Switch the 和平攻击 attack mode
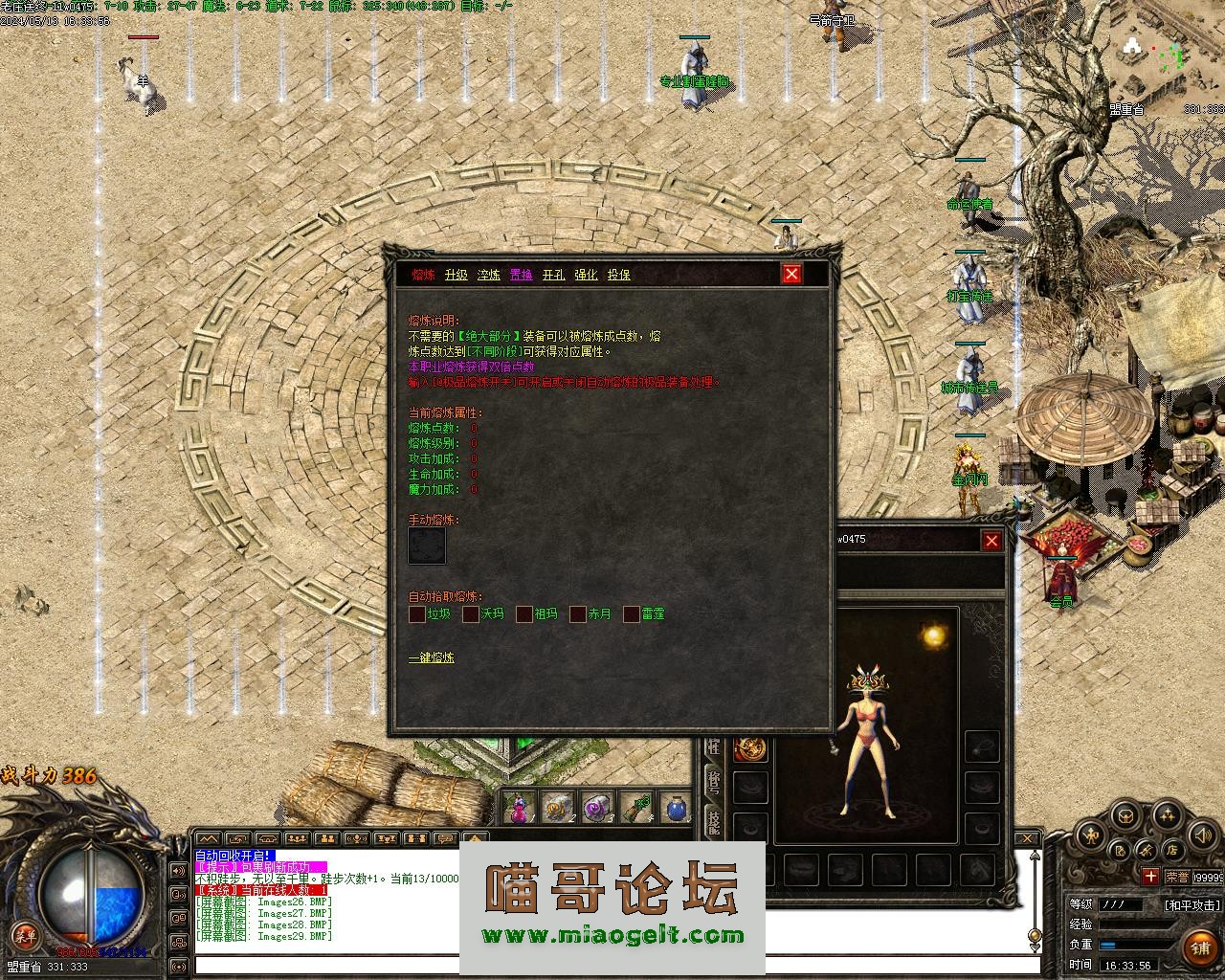Viewport: 1225px width, 980px height. point(1192,904)
